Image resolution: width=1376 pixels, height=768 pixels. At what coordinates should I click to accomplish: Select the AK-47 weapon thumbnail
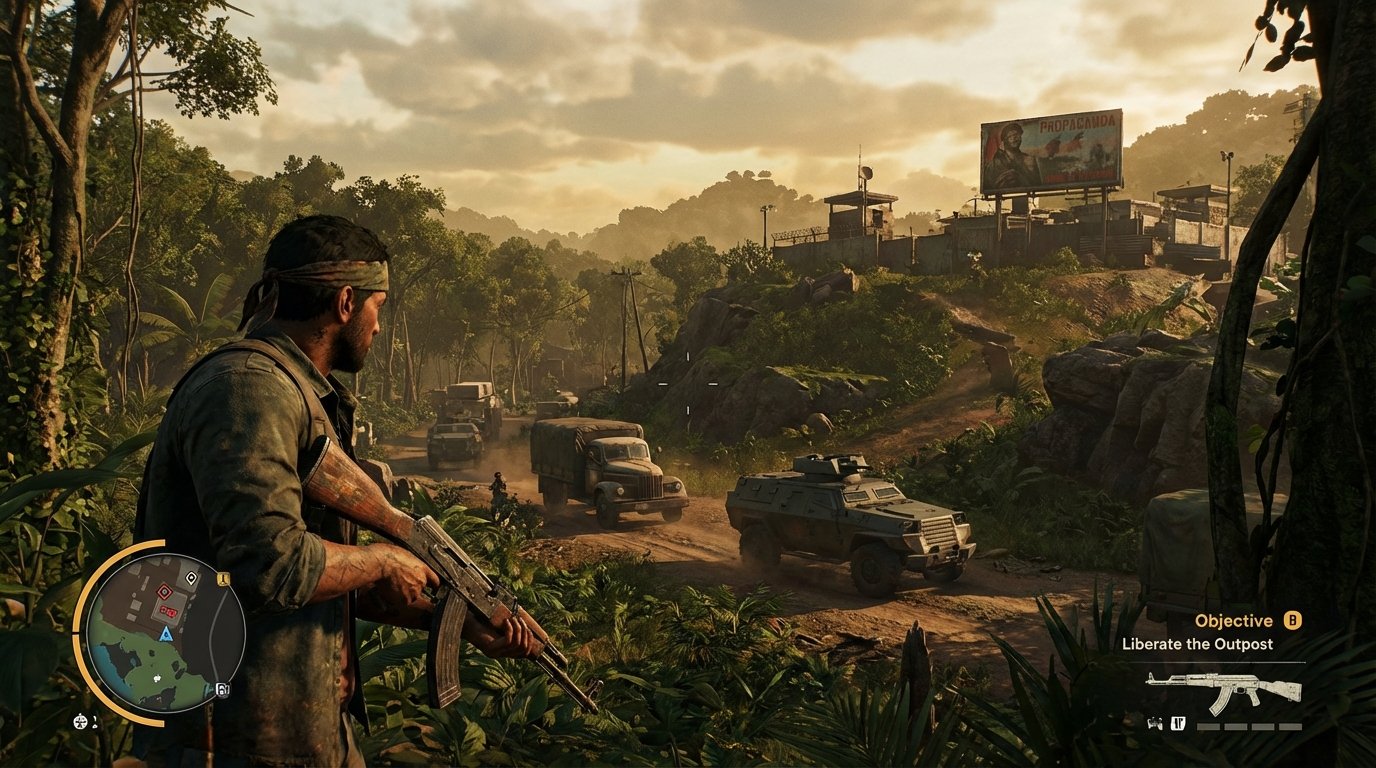pyautogui.click(x=1225, y=690)
